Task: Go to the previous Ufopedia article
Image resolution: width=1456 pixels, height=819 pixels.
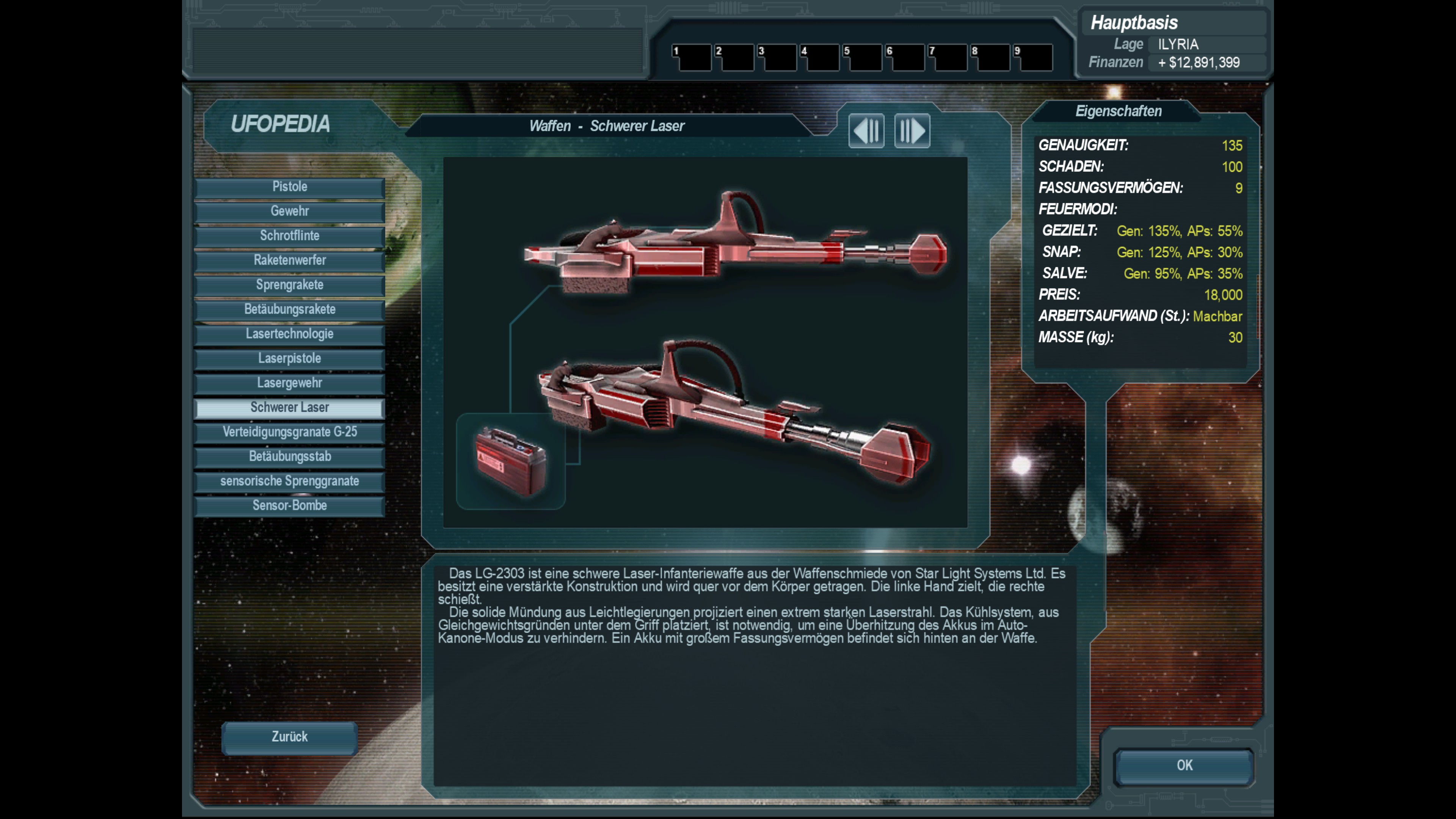Action: [x=866, y=131]
